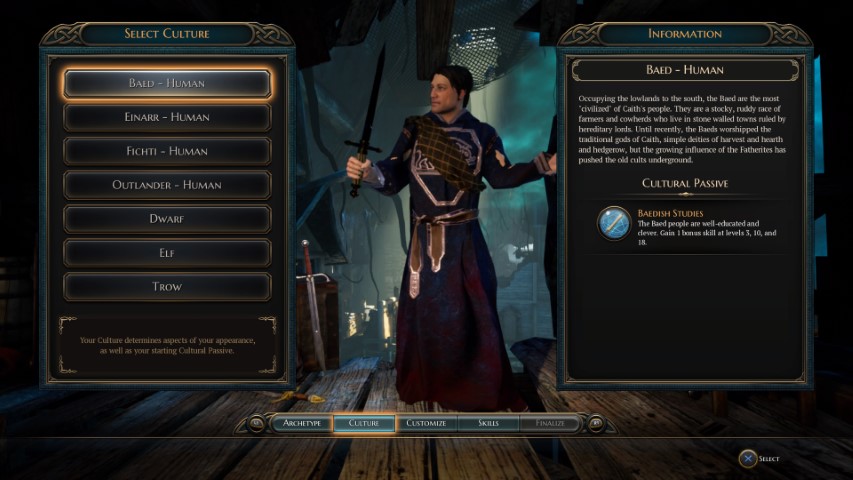Open the Finalize tab
This screenshot has width=853, height=480.
549,423
